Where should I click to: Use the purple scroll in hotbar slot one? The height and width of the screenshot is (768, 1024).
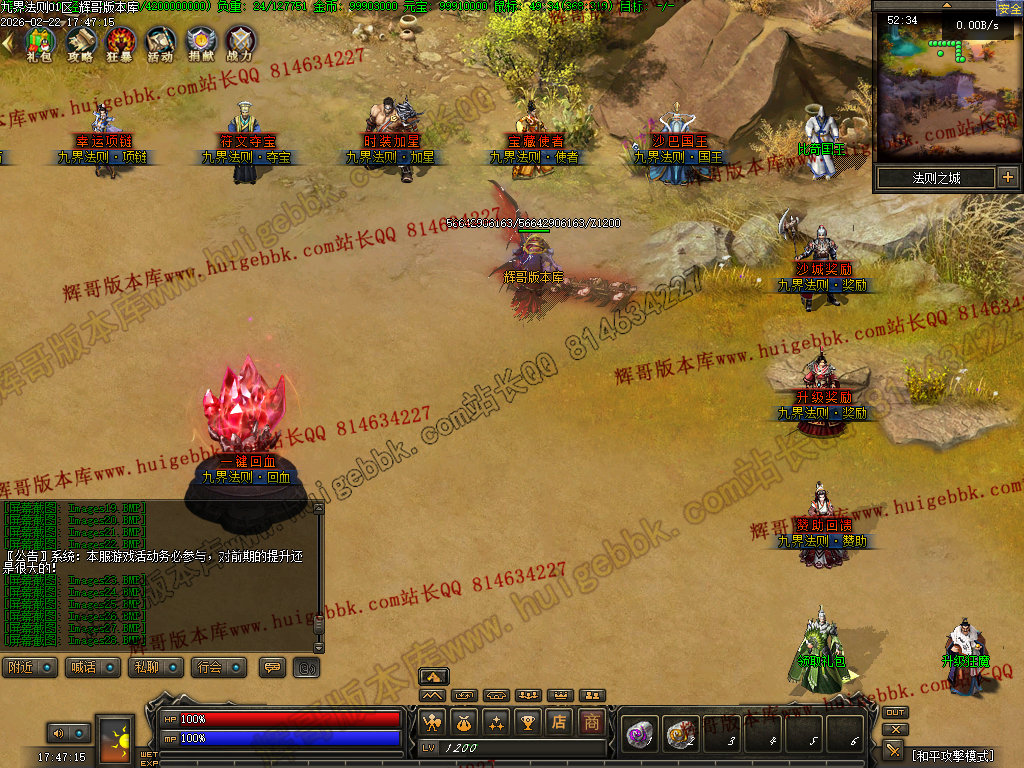point(640,735)
